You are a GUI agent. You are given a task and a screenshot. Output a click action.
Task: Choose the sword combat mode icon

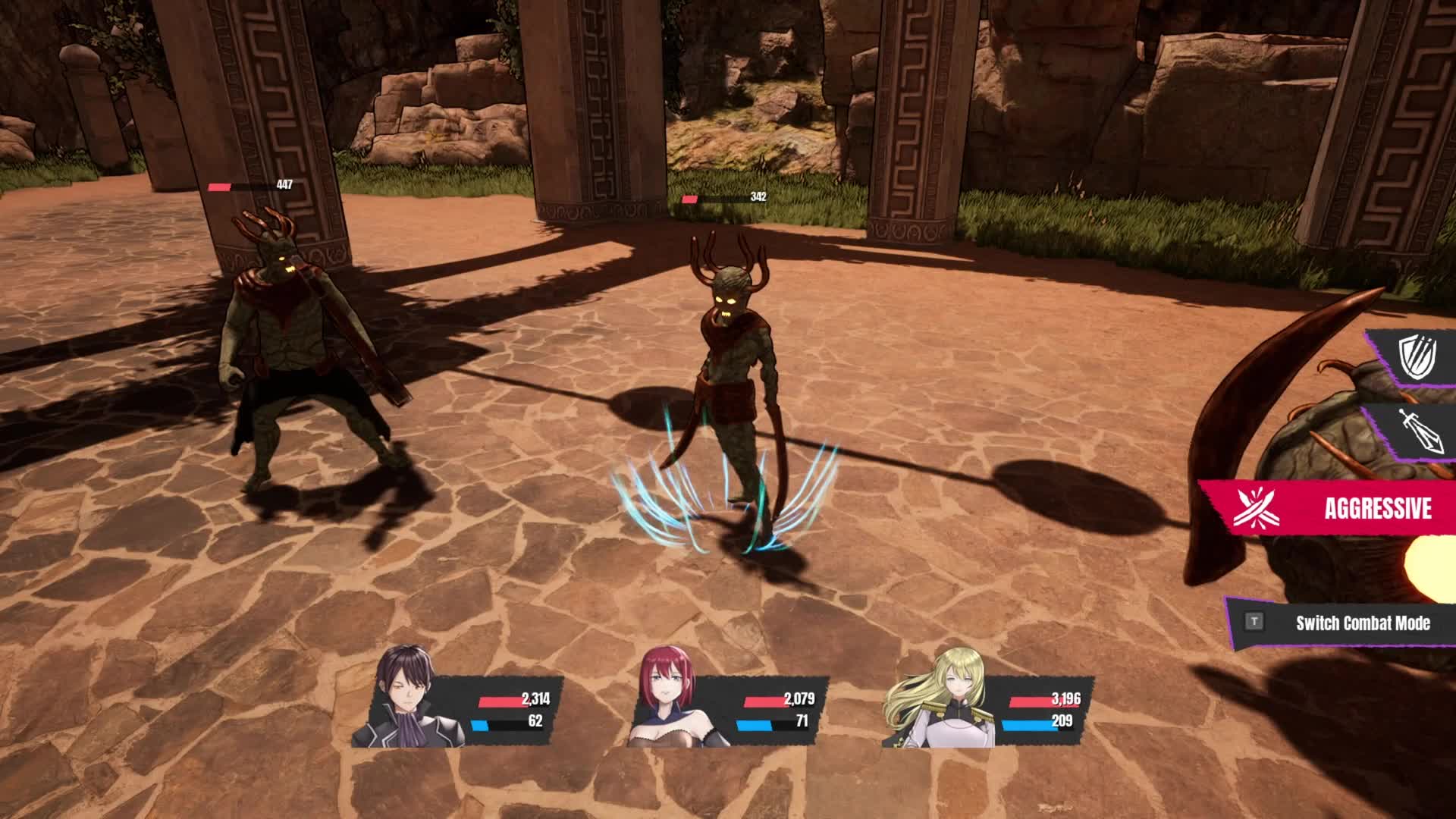click(1417, 431)
